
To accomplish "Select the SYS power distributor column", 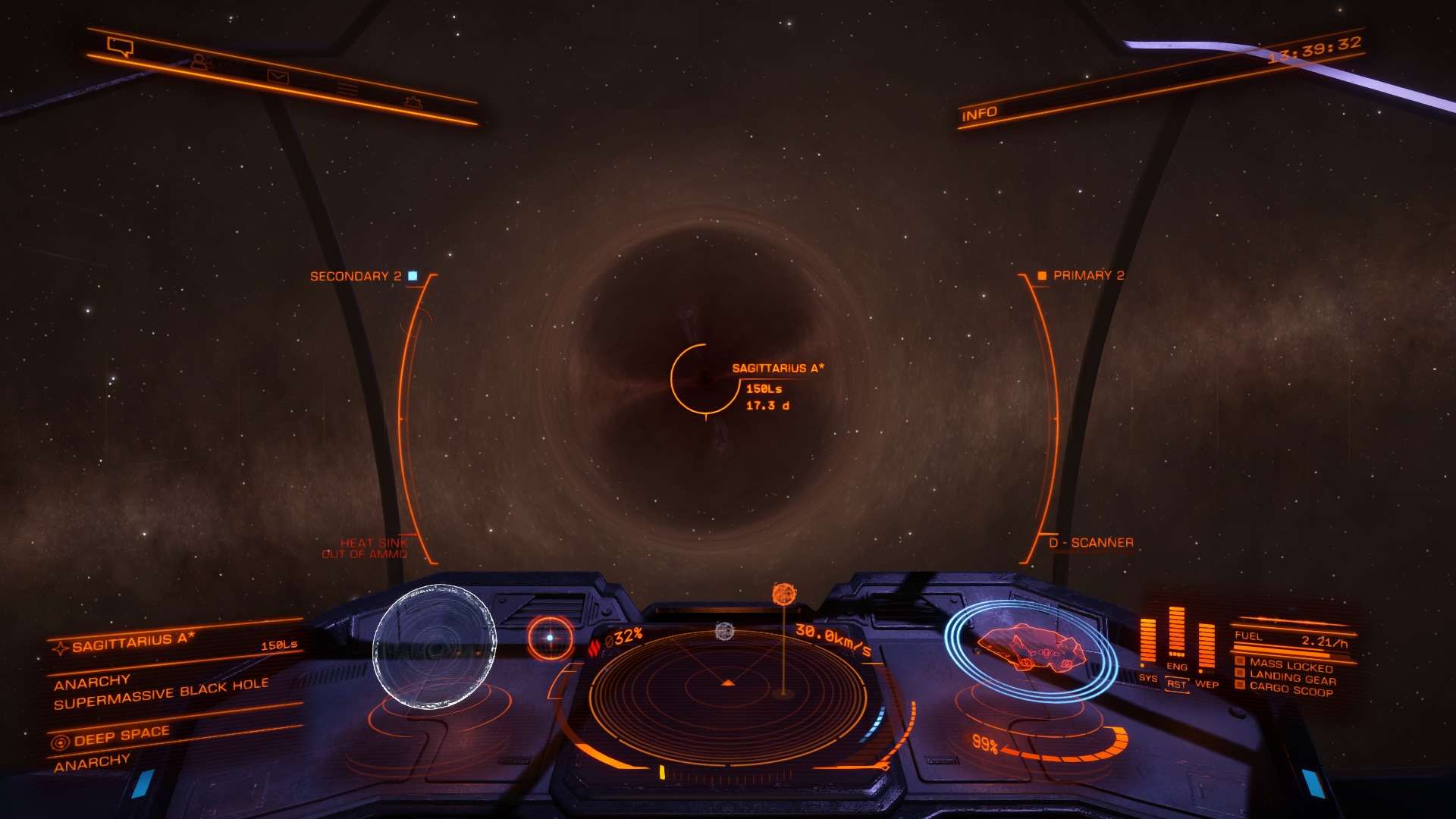I will pos(1148,645).
